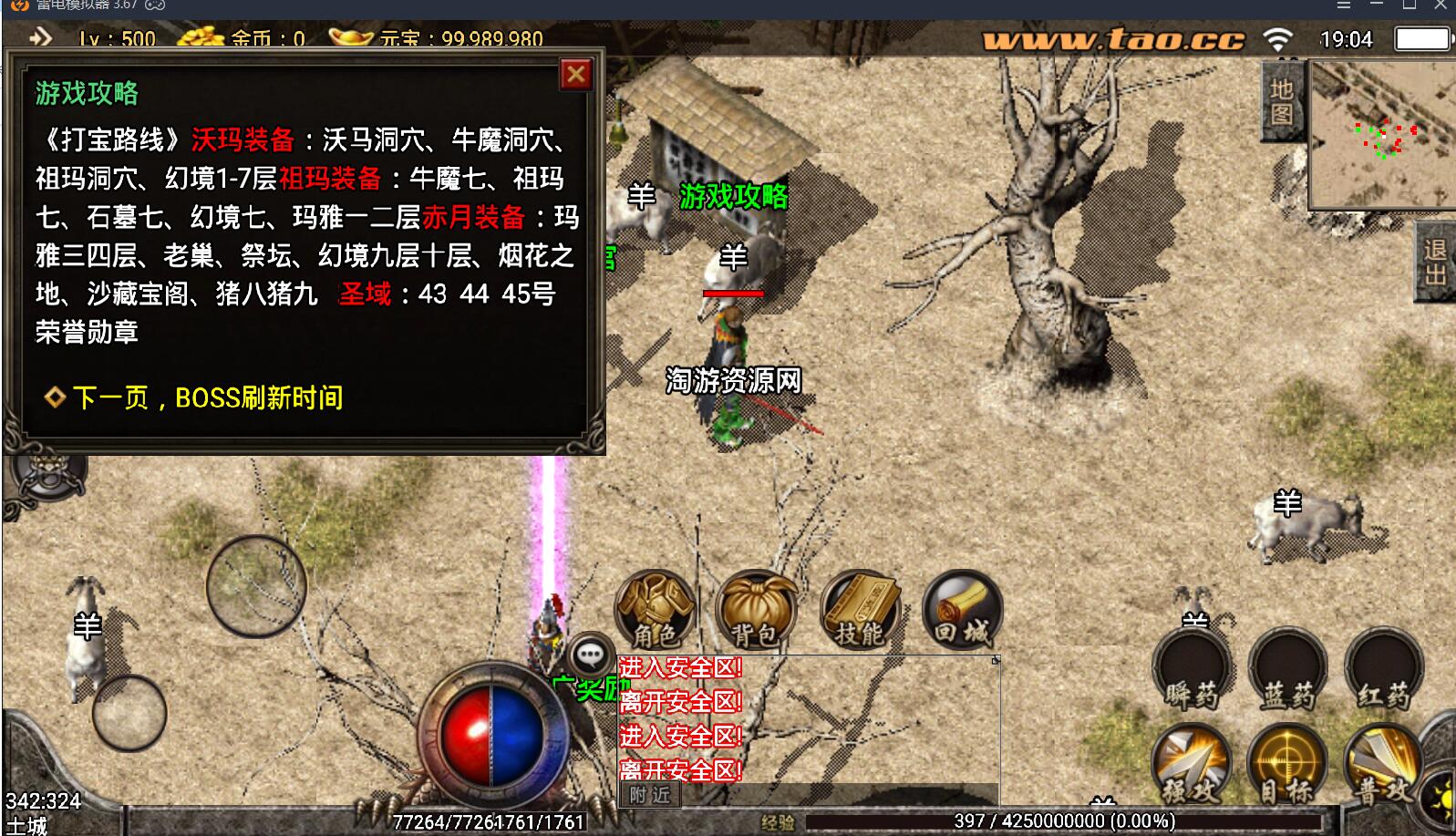The width and height of the screenshot is (1456, 836).
Task: Open the minimap in the corner
Action: [x=1380, y=135]
